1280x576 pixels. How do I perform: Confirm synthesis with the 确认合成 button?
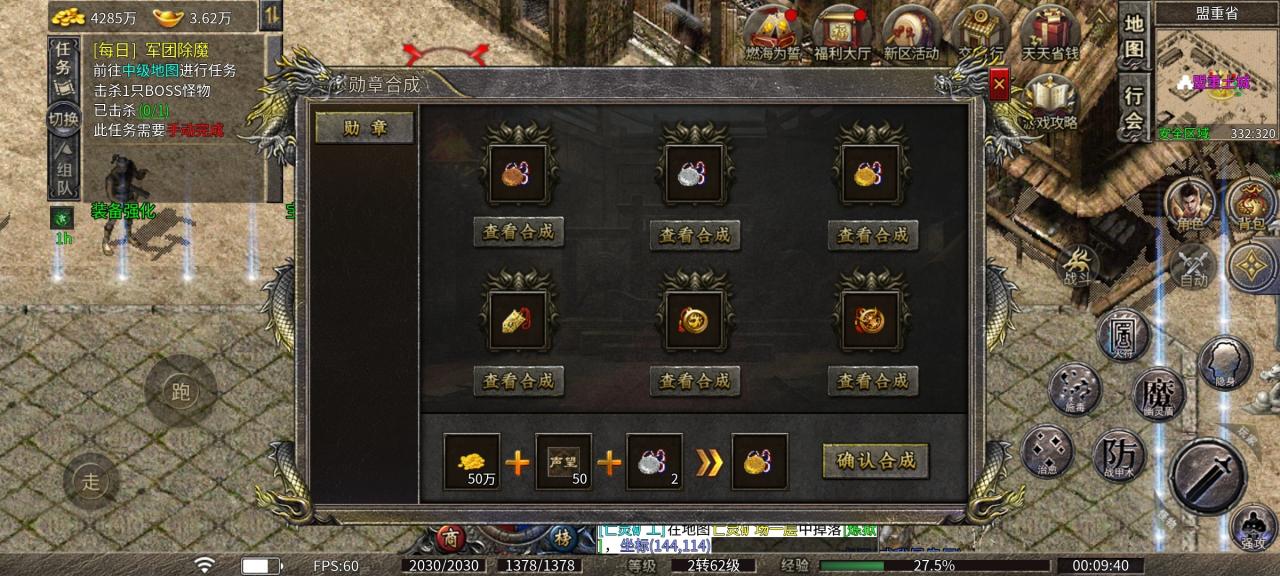(875, 461)
